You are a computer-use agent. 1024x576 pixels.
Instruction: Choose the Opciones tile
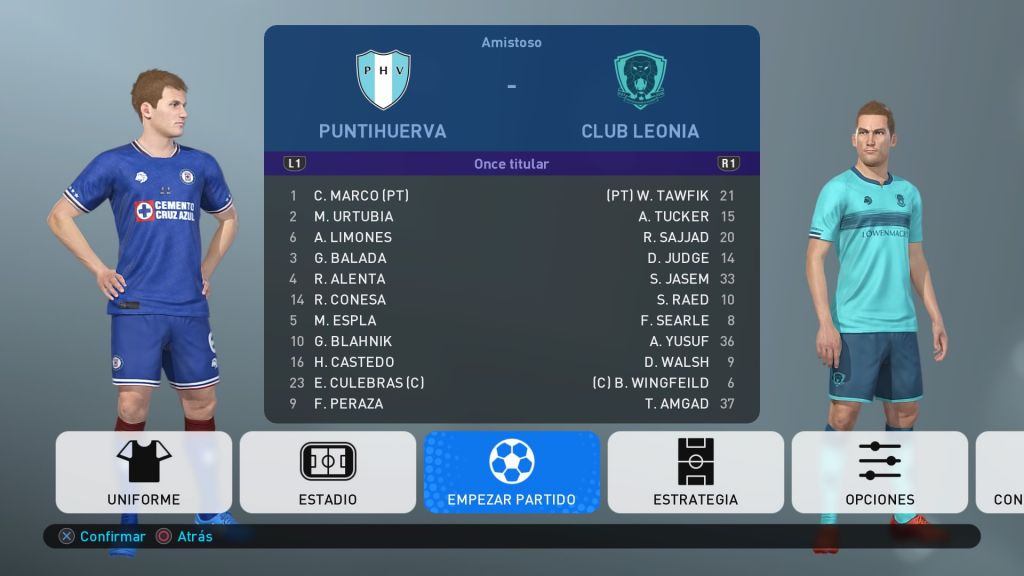click(880, 472)
